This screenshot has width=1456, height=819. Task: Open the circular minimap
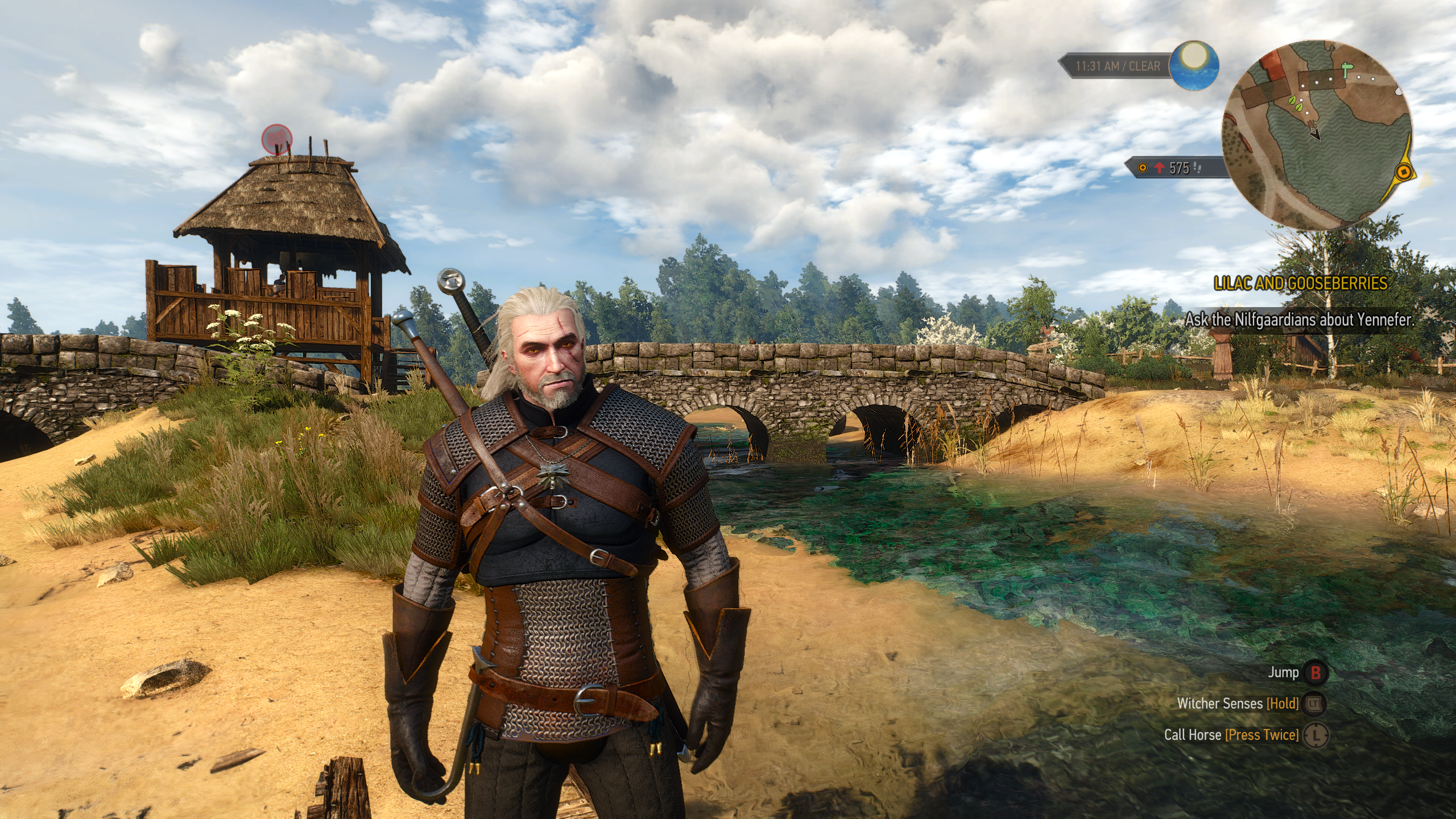click(x=1316, y=135)
